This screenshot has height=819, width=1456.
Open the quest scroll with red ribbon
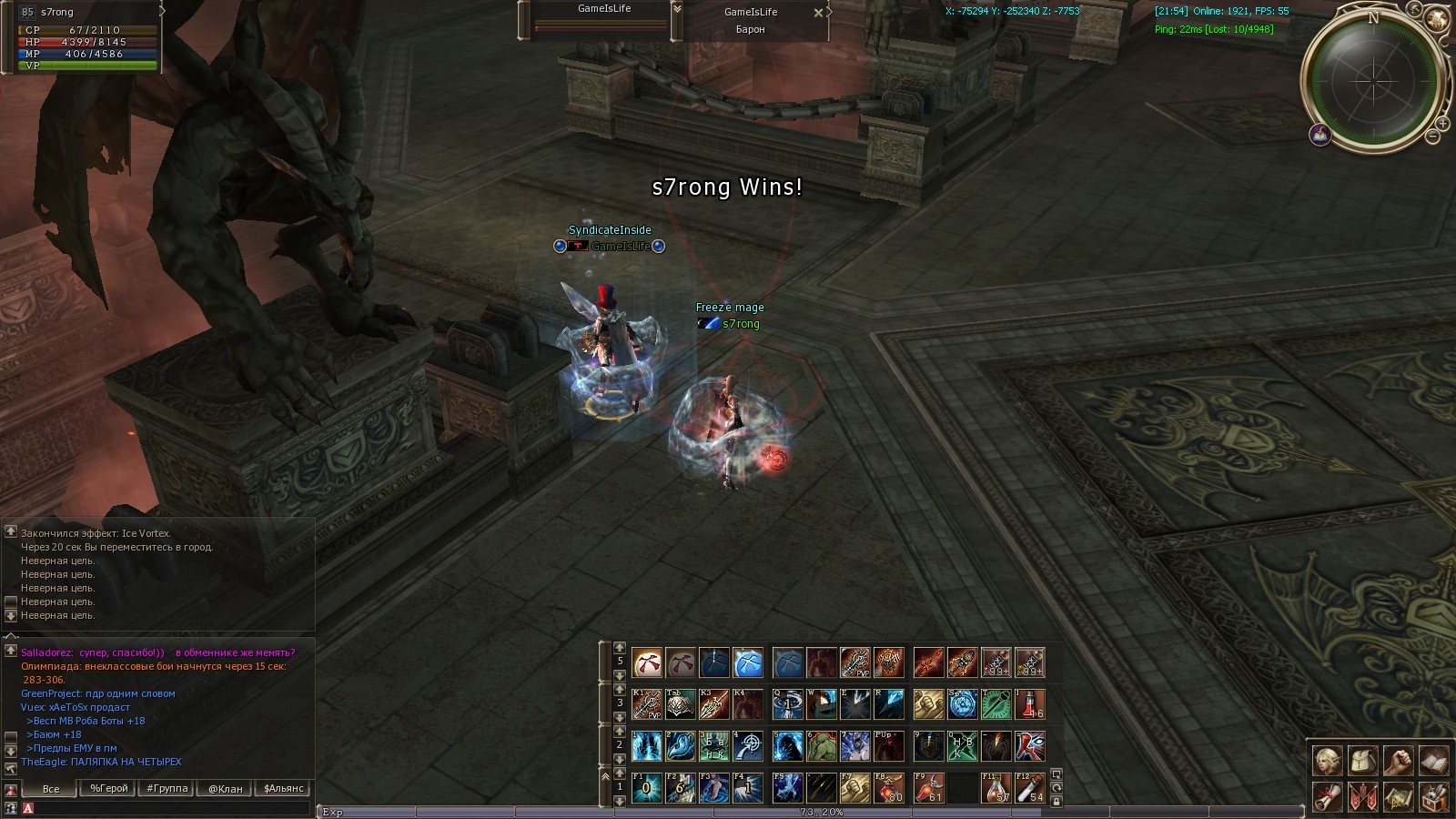(x=1327, y=796)
